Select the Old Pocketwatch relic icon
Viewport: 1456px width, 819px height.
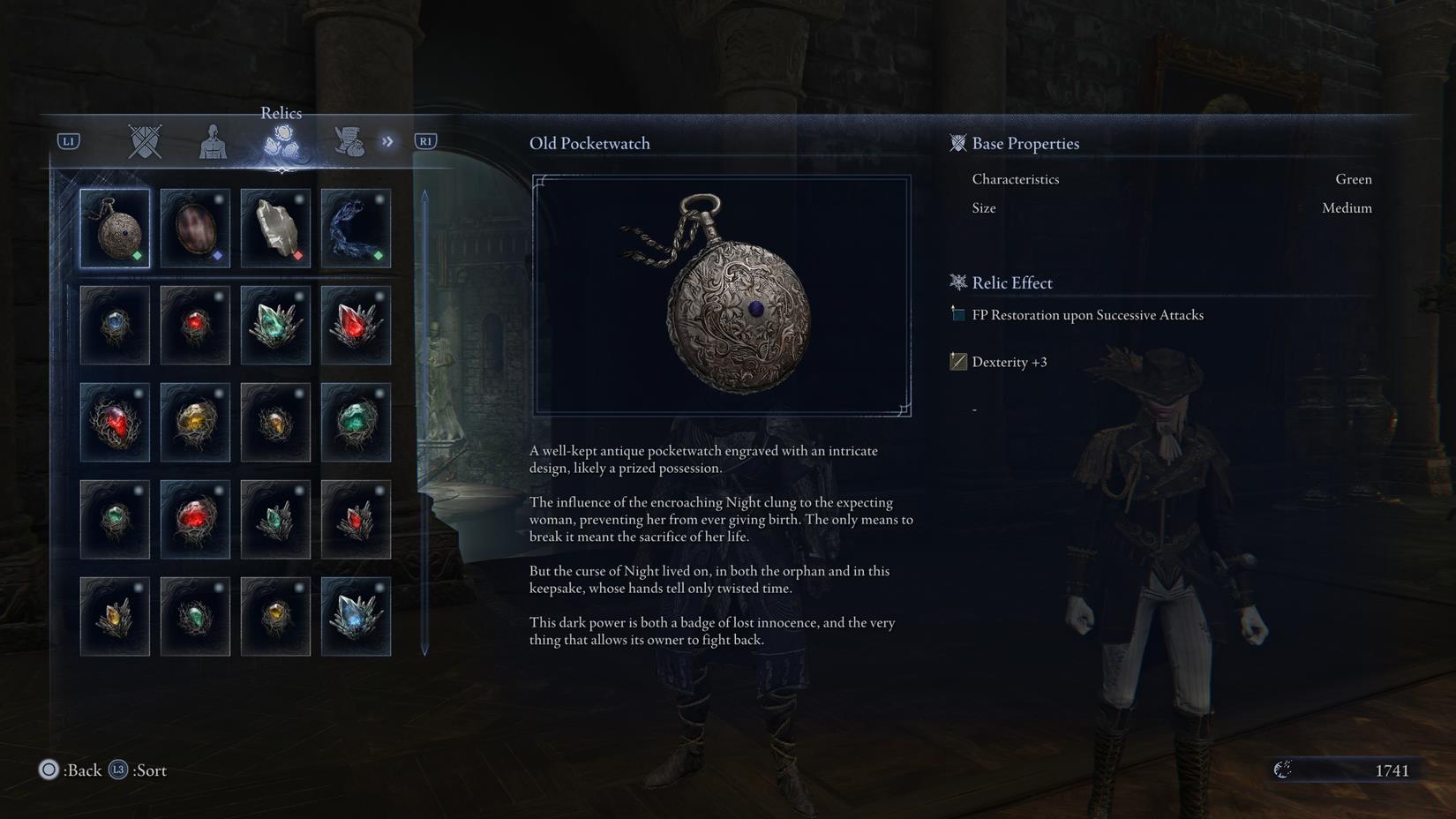point(115,228)
